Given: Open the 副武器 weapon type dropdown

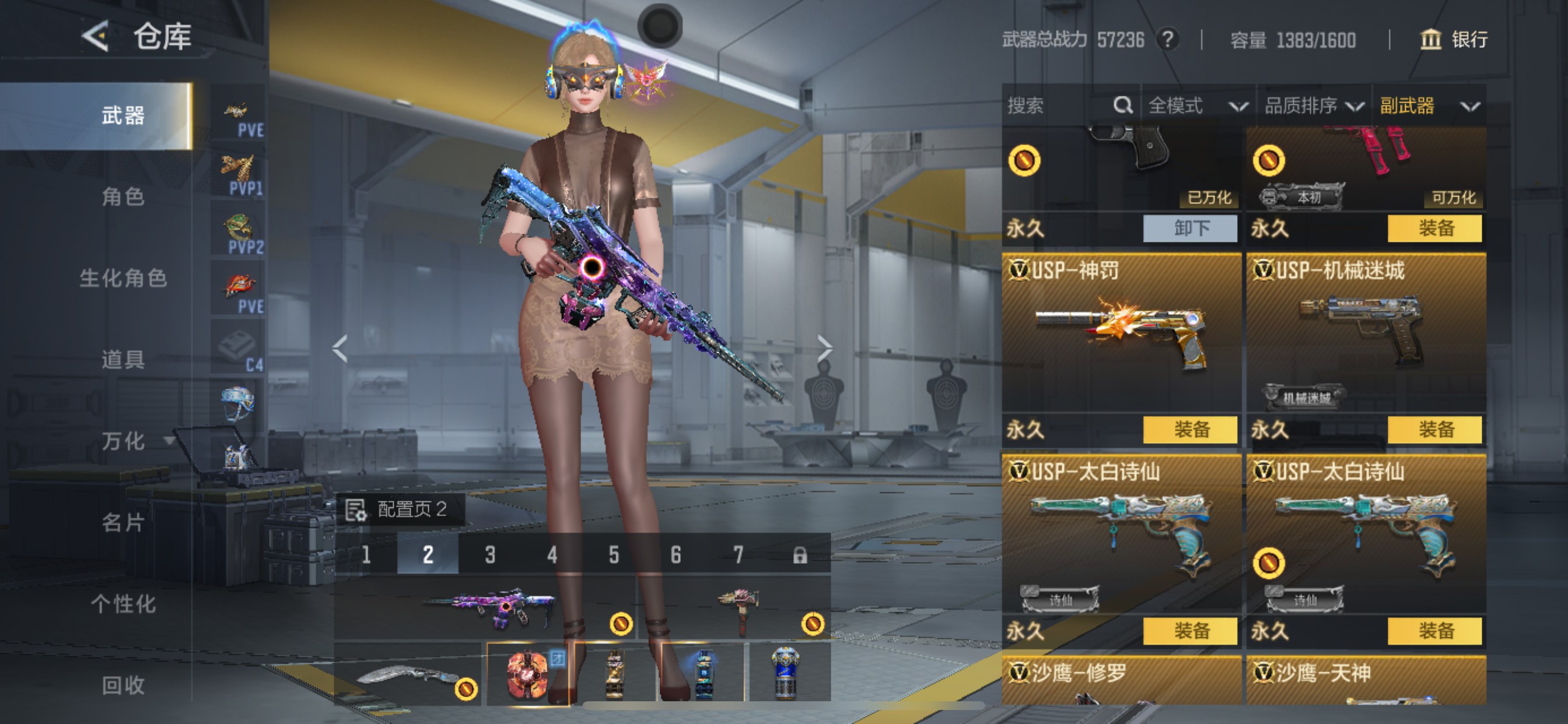Looking at the screenshot, I should coord(1428,106).
